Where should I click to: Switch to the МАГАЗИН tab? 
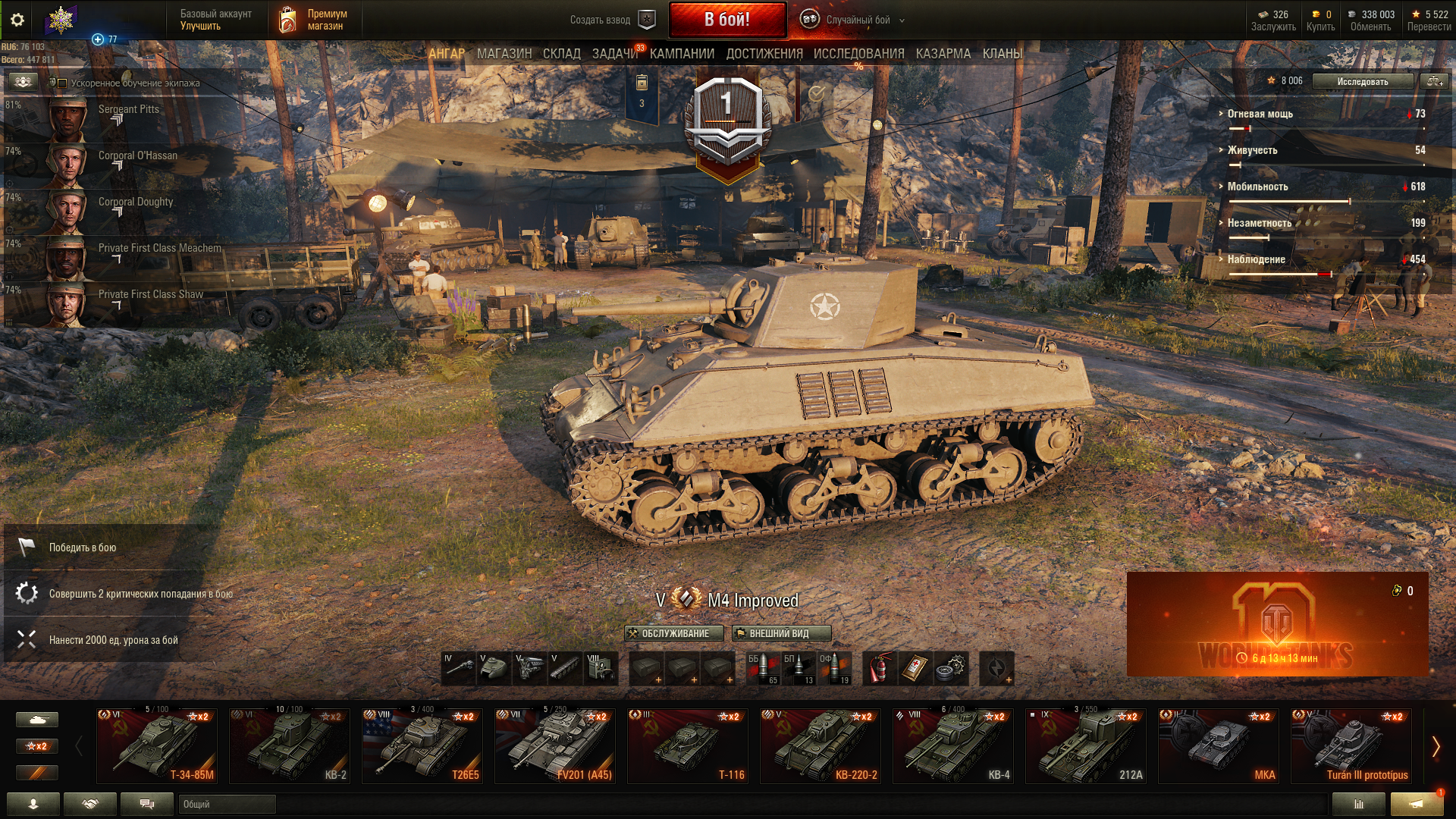pos(504,54)
